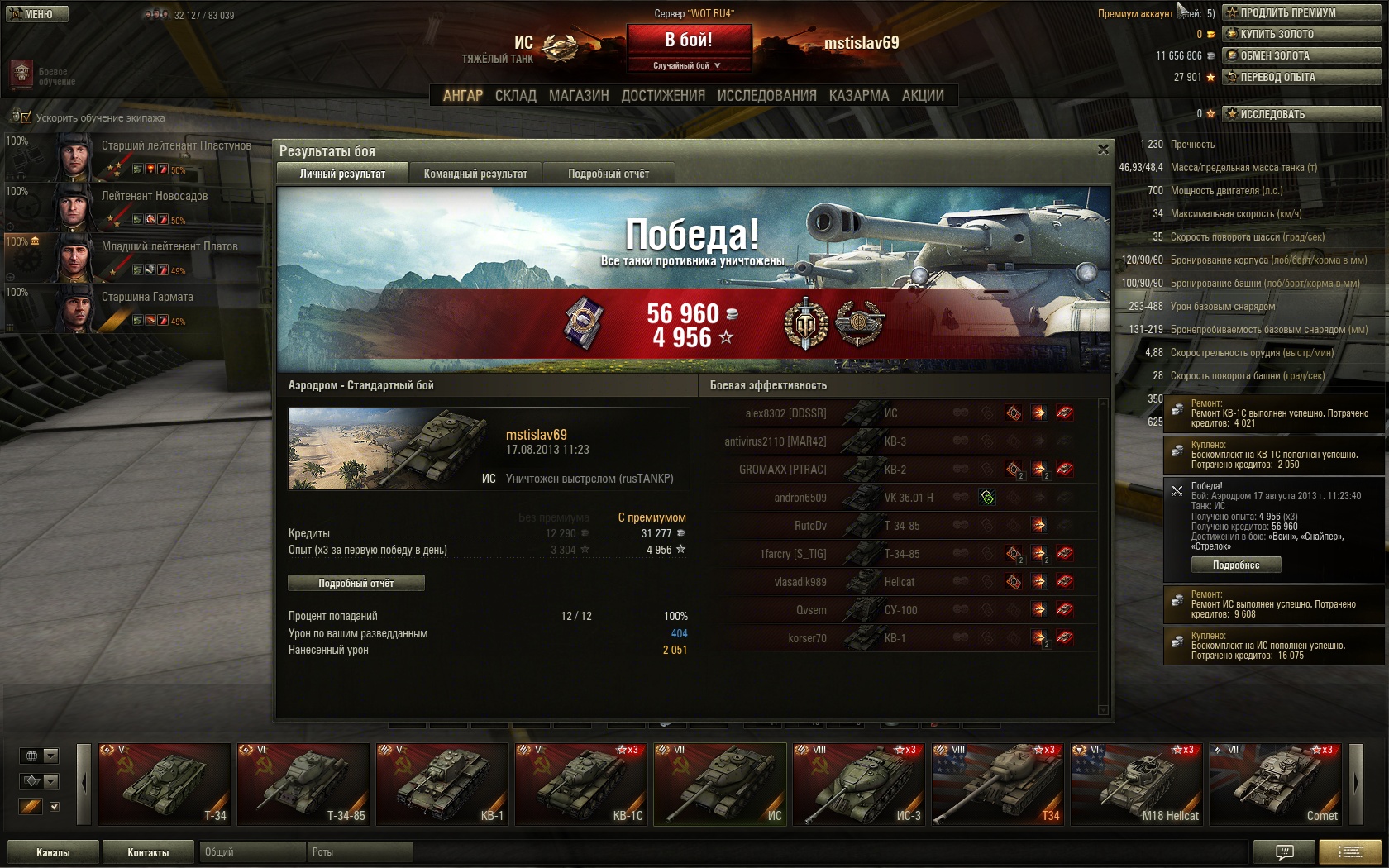Viewport: 1389px width, 868px height.
Task: Open the "Каналы" chat channels
Action: point(53,852)
